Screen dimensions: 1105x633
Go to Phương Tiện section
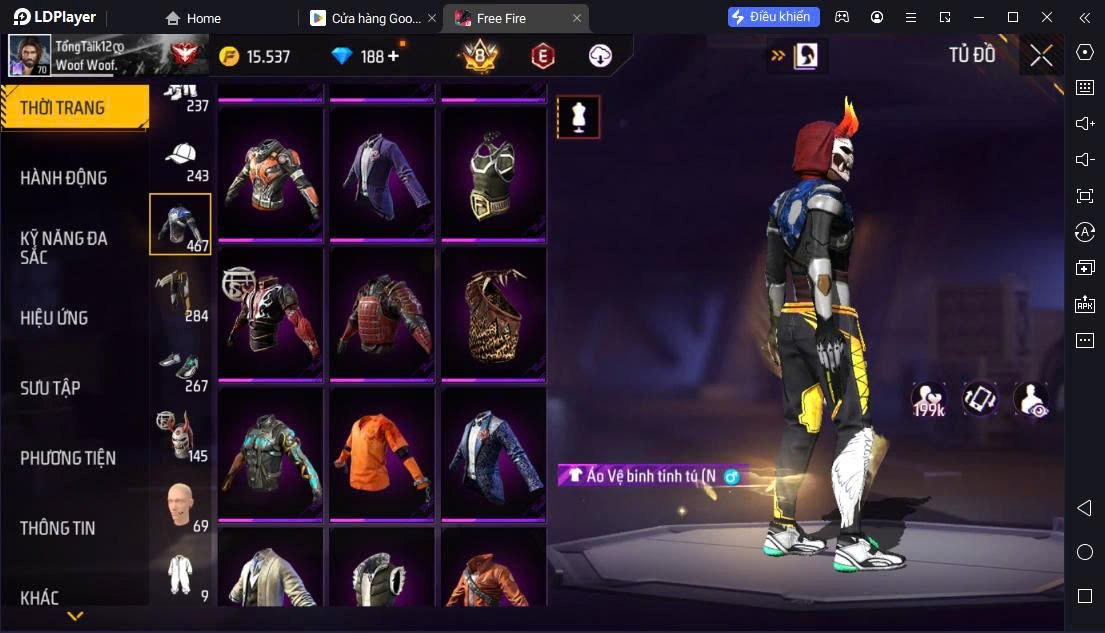pos(68,458)
